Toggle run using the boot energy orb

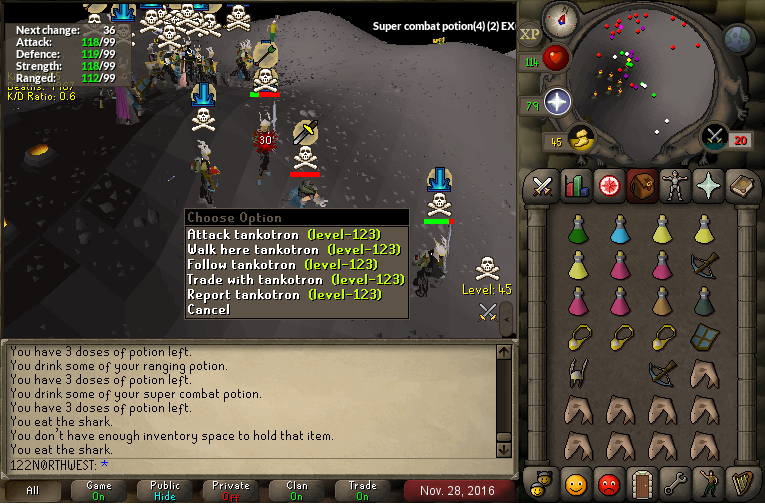[x=578, y=139]
